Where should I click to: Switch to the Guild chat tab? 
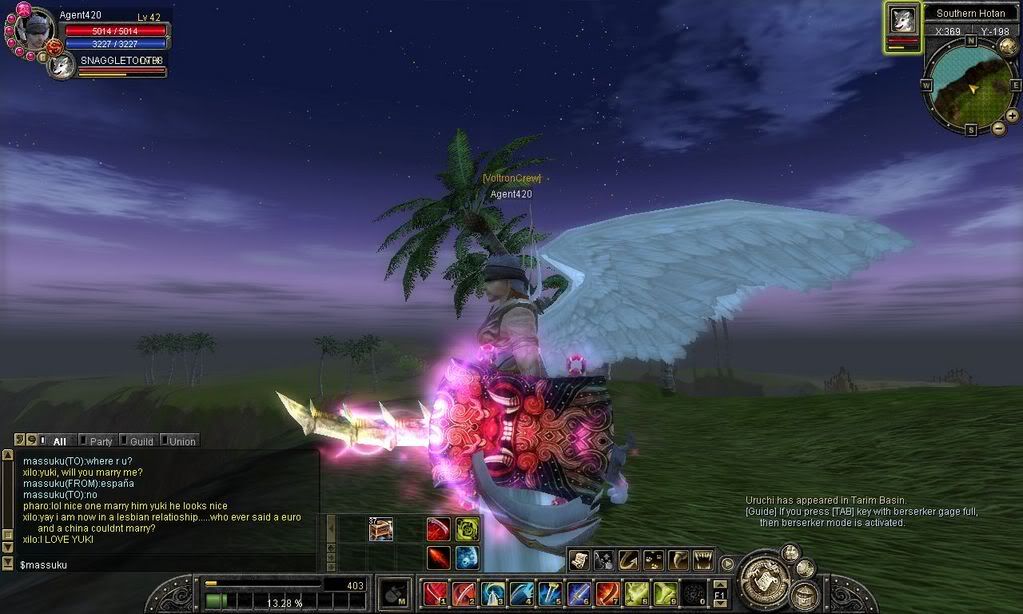click(x=140, y=440)
